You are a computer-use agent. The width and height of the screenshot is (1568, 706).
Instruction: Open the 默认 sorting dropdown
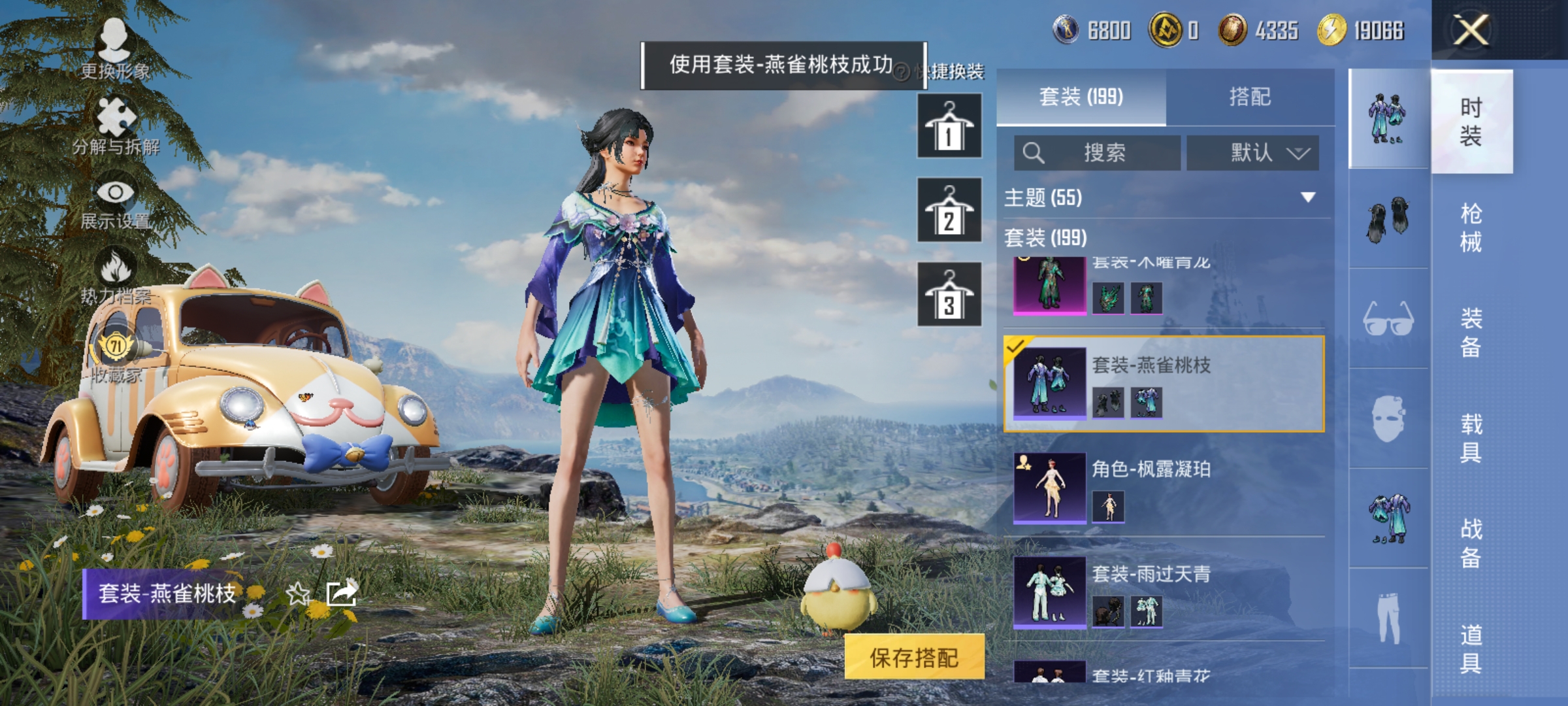click(1253, 153)
